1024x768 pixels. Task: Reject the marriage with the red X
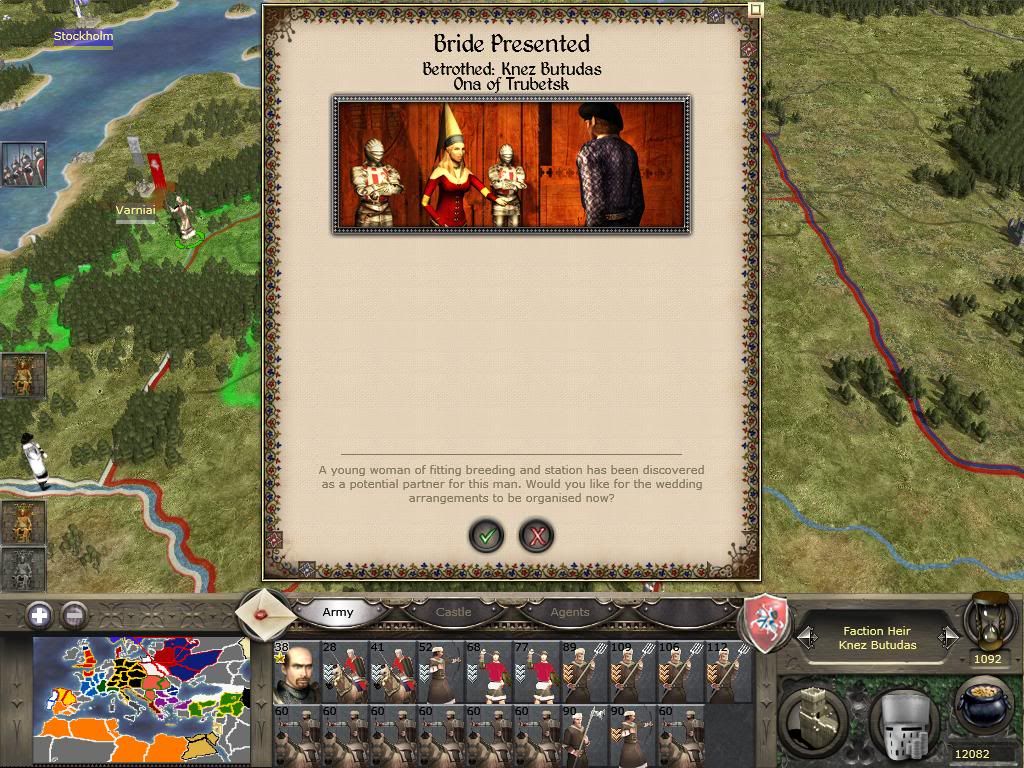[537, 537]
